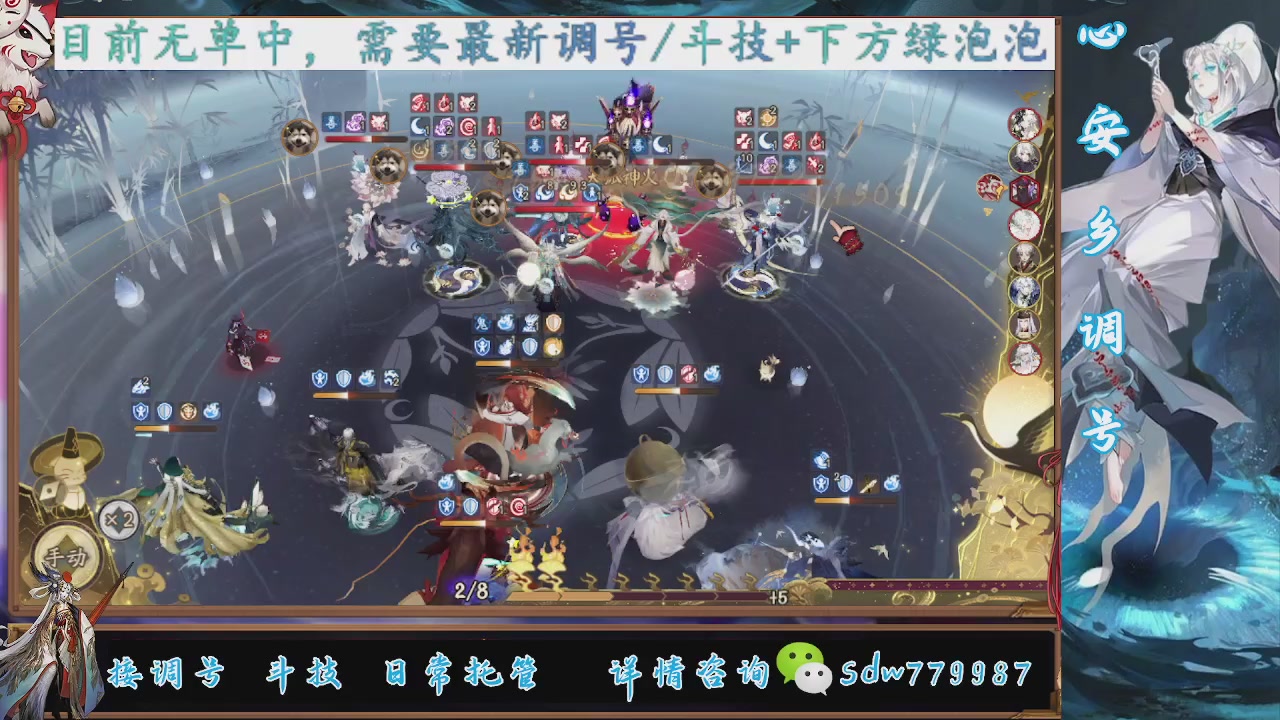Toggle the 鬼 buff indicator above the middle unit
This screenshot has height=720, width=1280.
point(481,322)
